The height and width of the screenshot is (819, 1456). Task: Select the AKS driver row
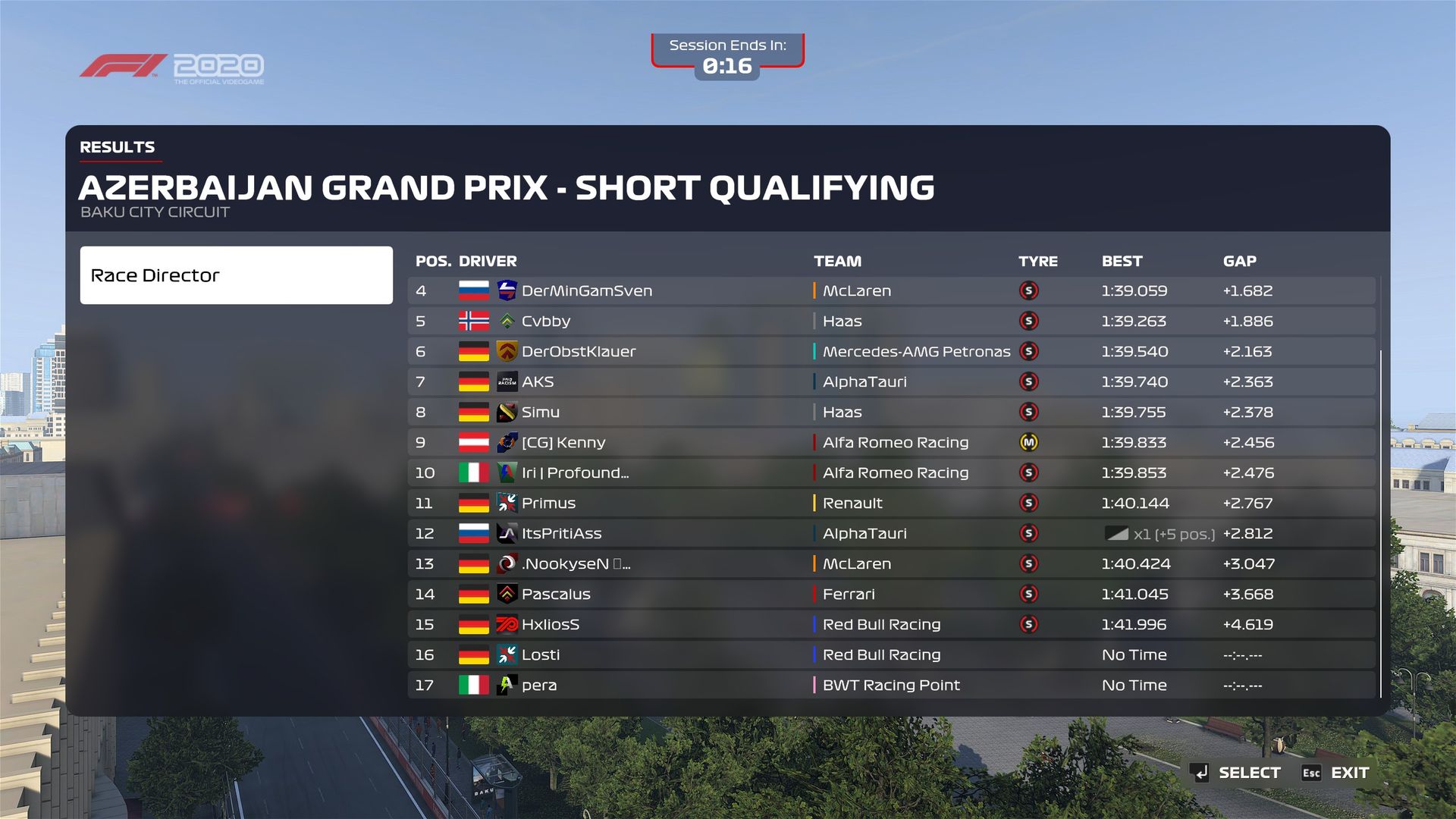pyautogui.click(x=891, y=382)
